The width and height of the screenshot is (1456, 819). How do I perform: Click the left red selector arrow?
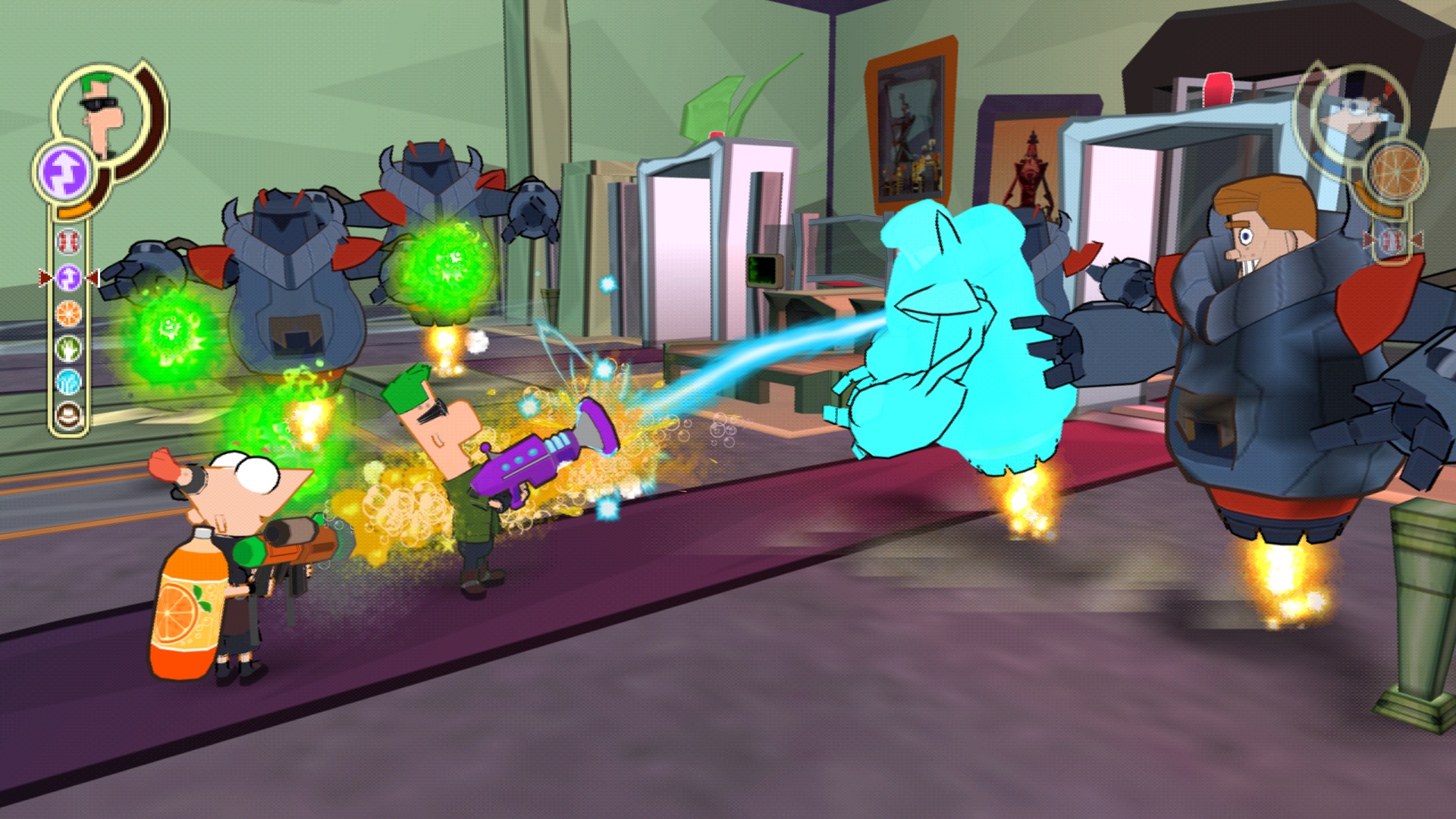(44, 278)
